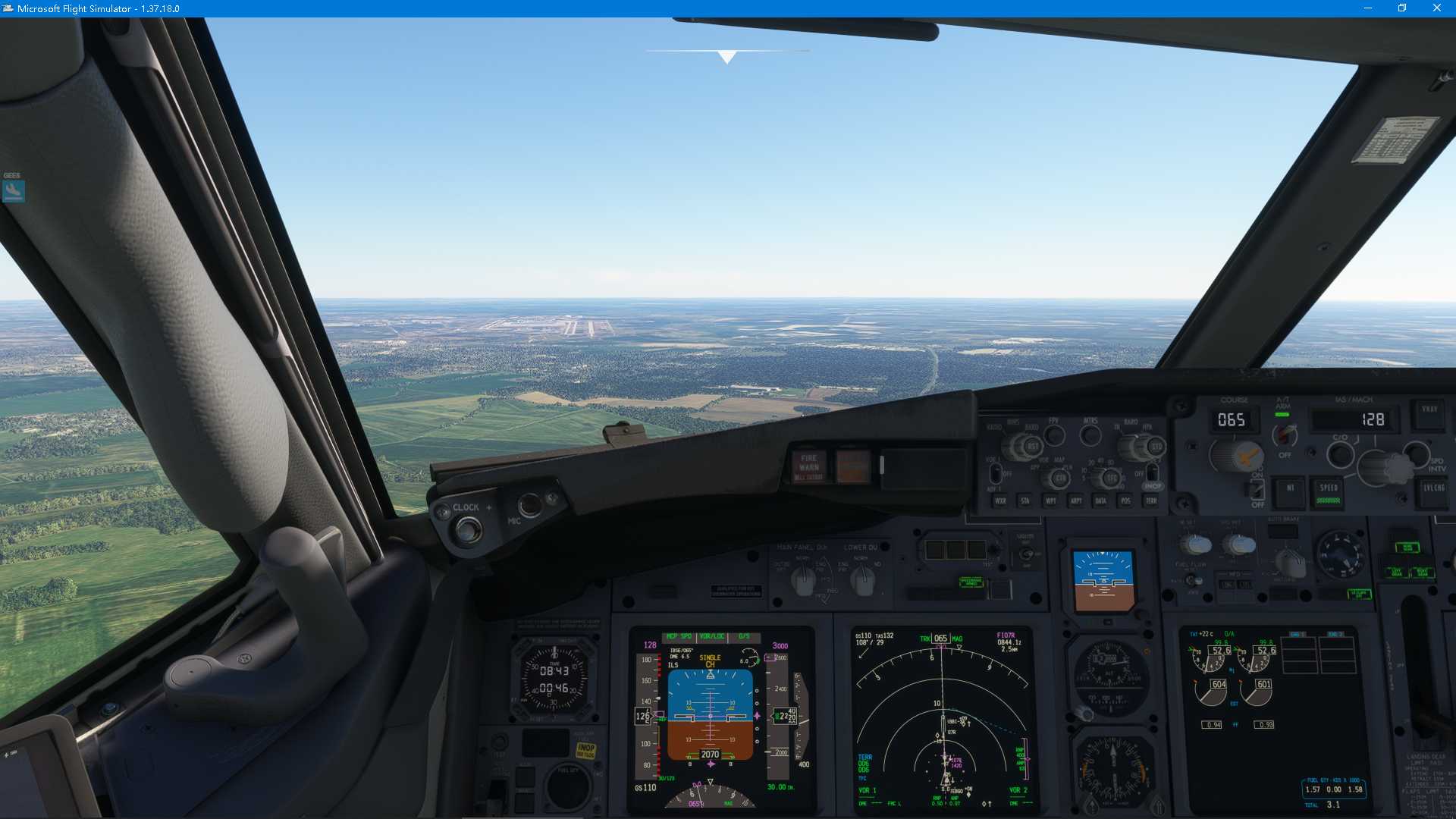Switch the lower MFD to ENG page
The image size is (1456, 819).
click(1228, 584)
